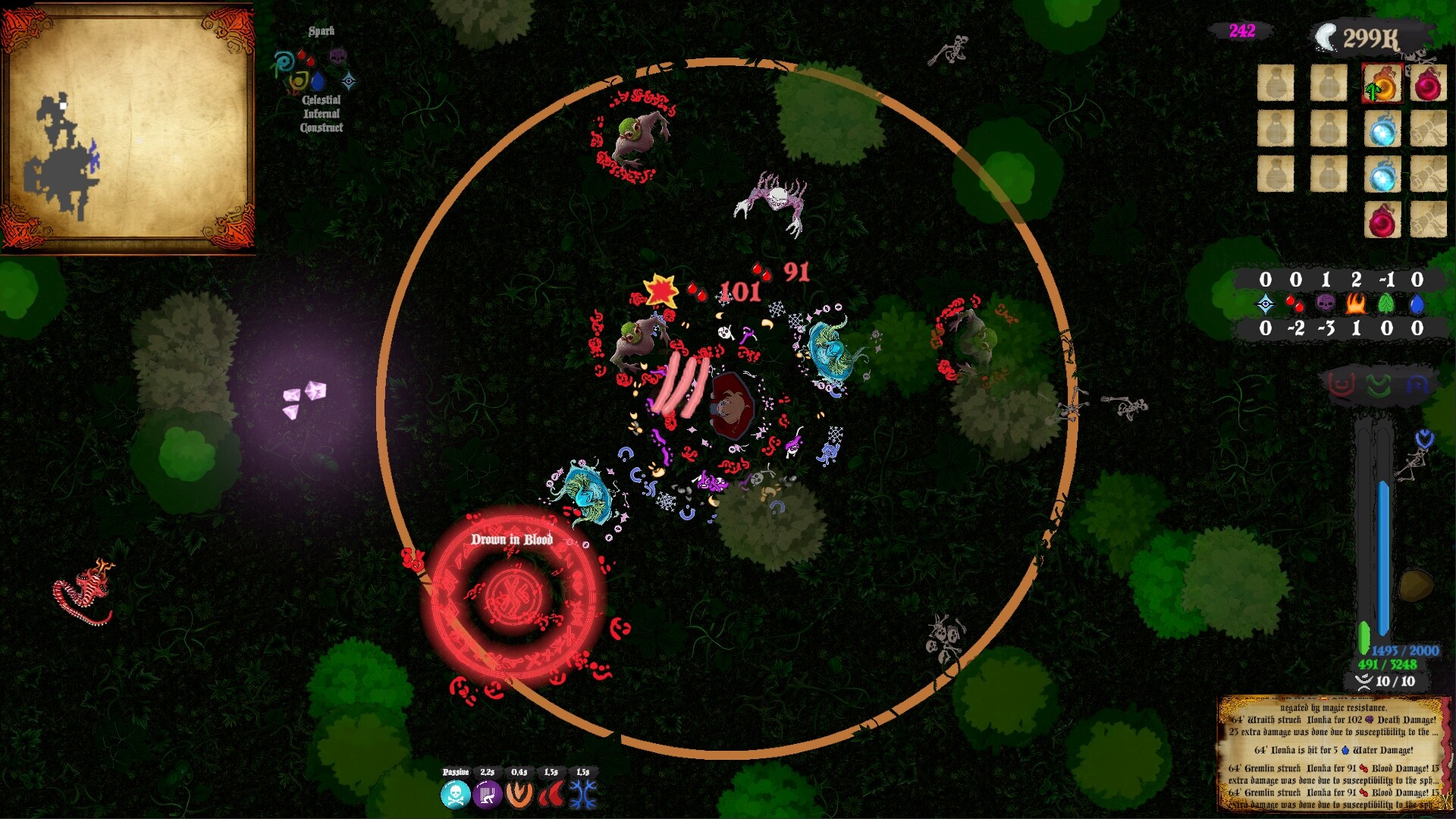Click the 299K currency display
Viewport: 1456px width, 819px height.
[x=1371, y=34]
